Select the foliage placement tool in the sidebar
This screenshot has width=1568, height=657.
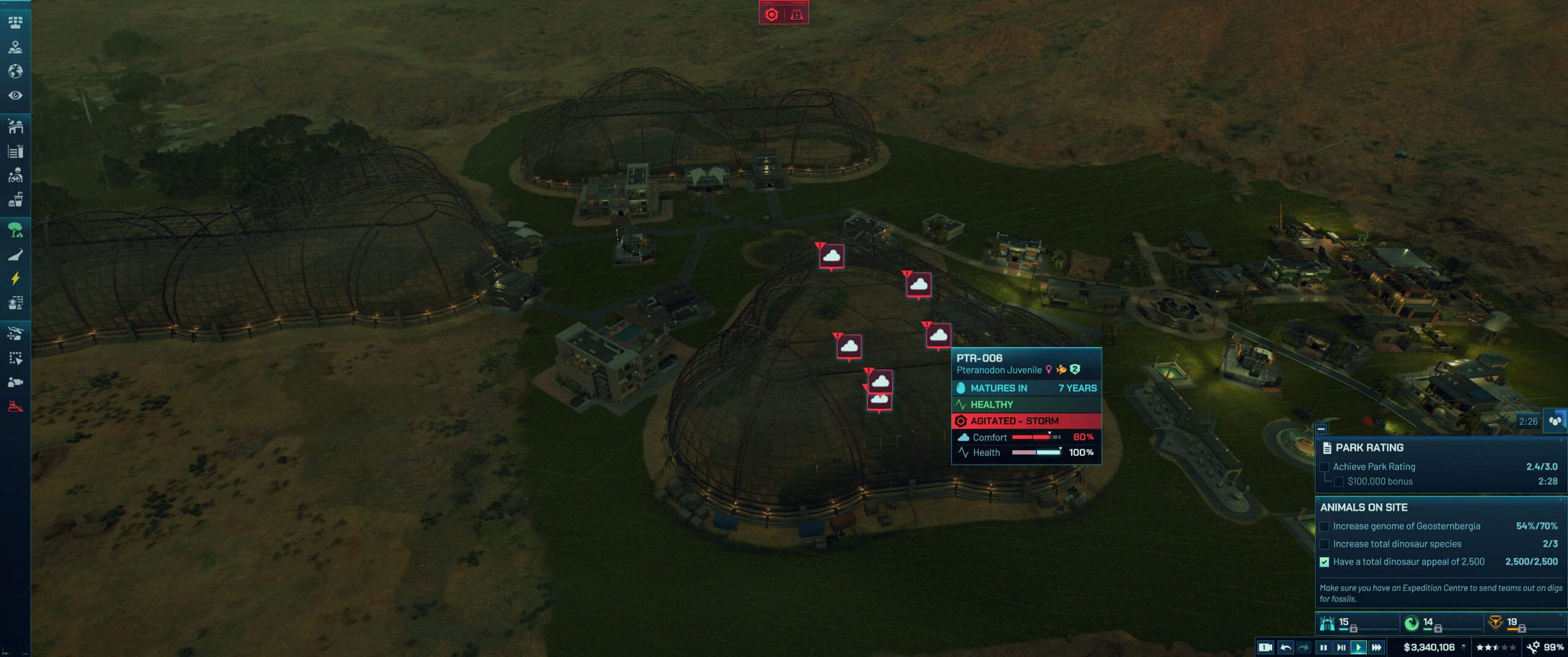(17, 231)
